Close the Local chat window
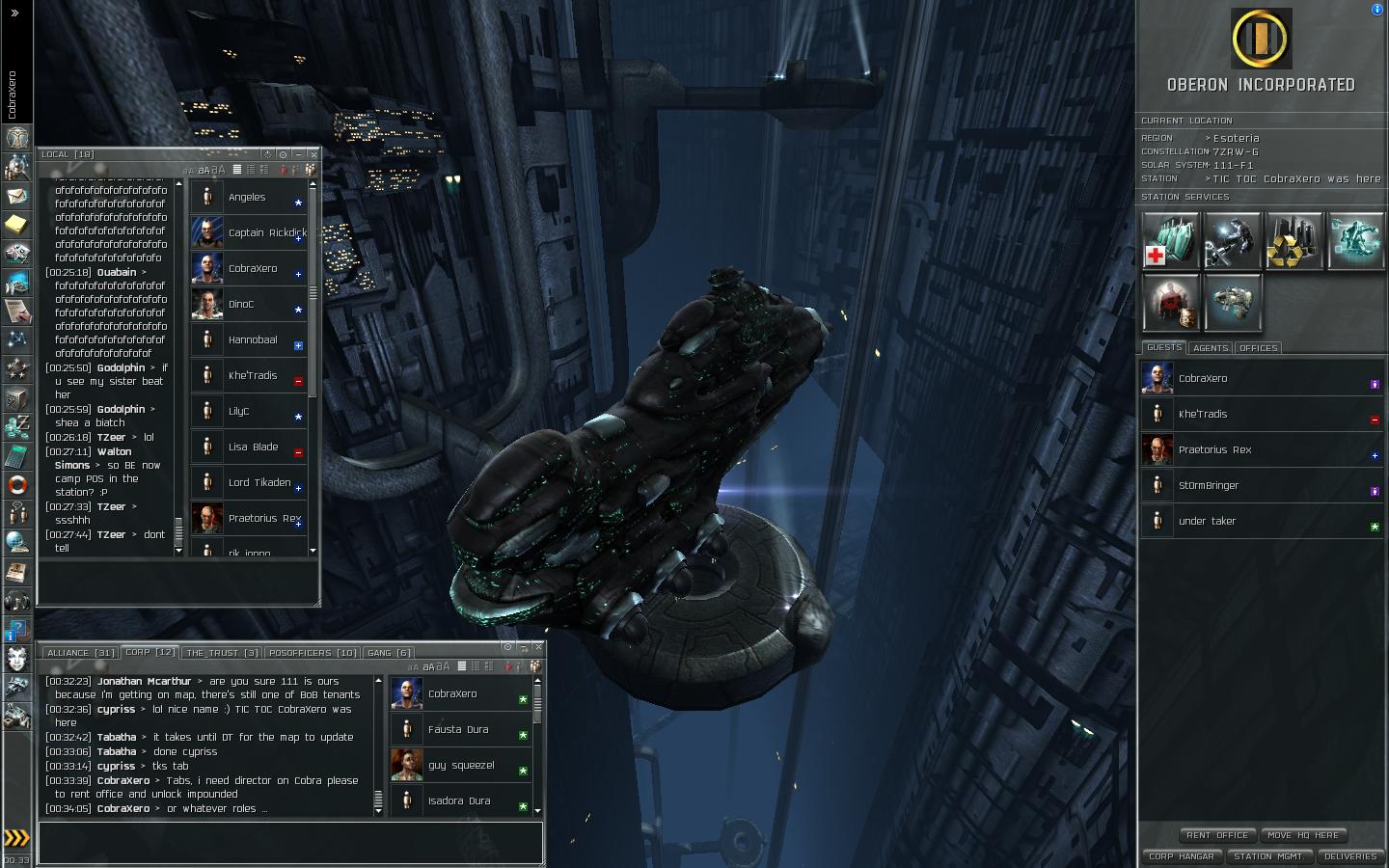The width and height of the screenshot is (1389, 868). [313, 154]
